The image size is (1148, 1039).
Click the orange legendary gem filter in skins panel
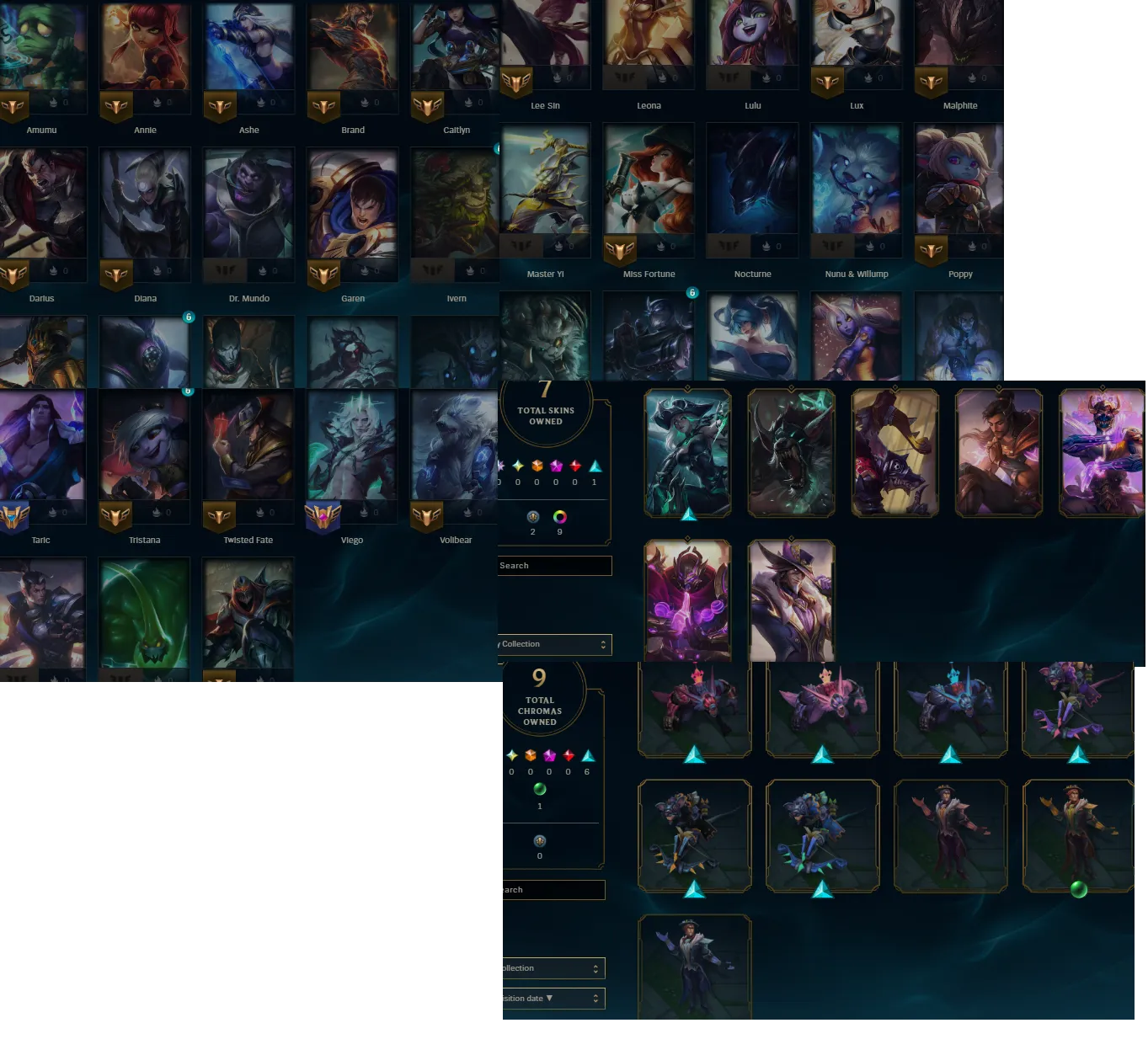click(x=537, y=466)
